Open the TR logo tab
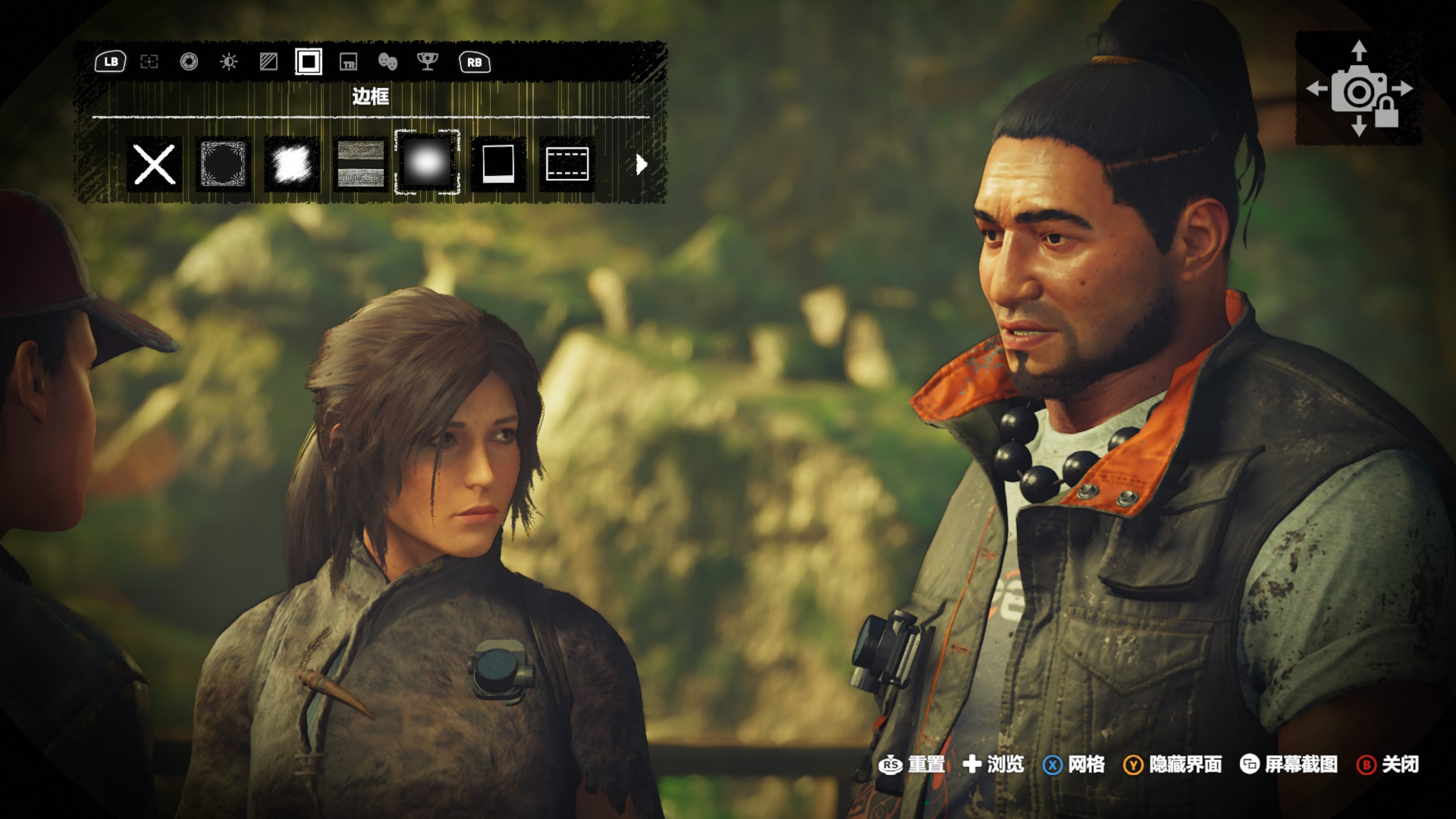This screenshot has width=1456, height=819. [x=348, y=62]
